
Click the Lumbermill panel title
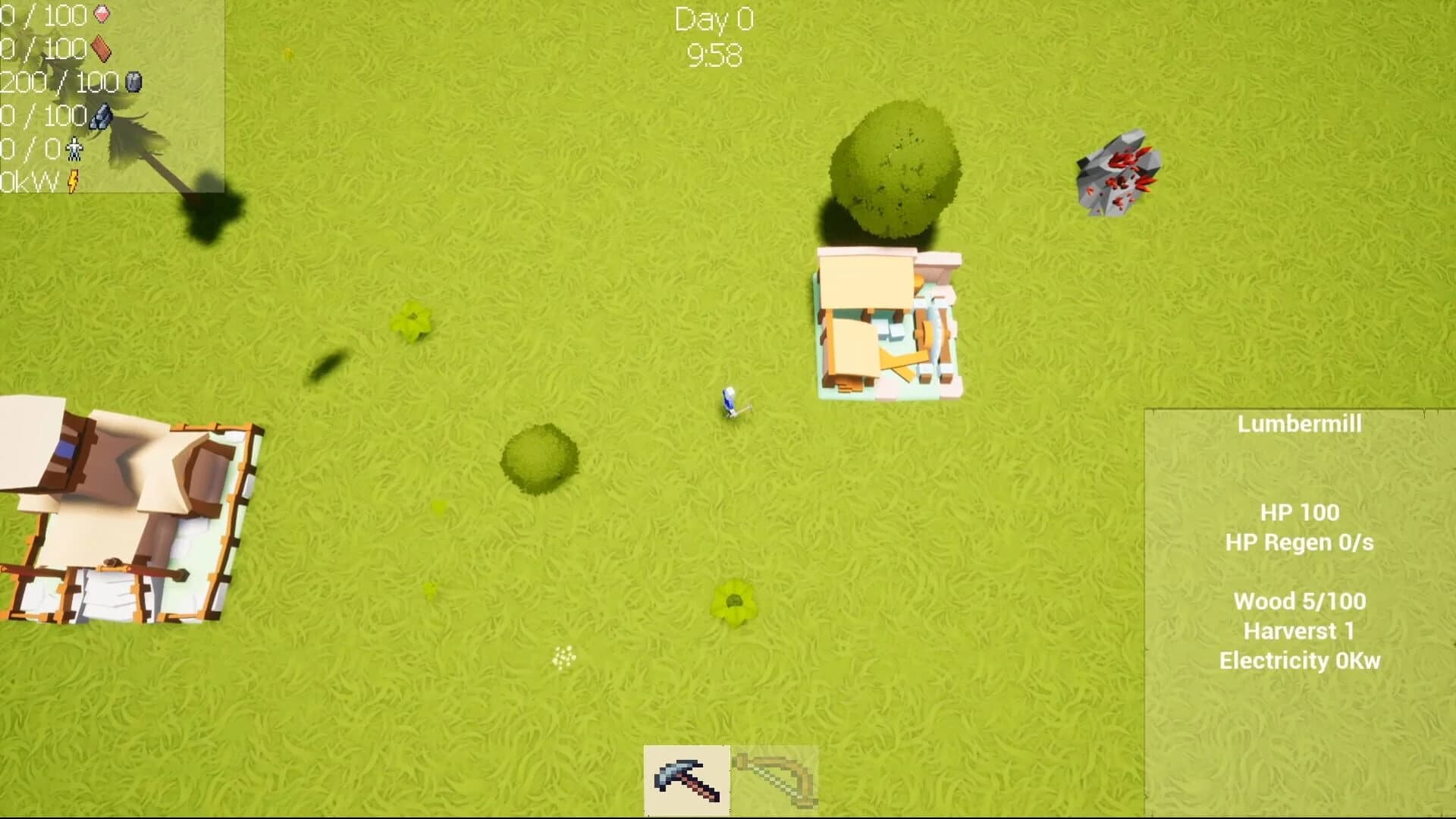tap(1301, 425)
